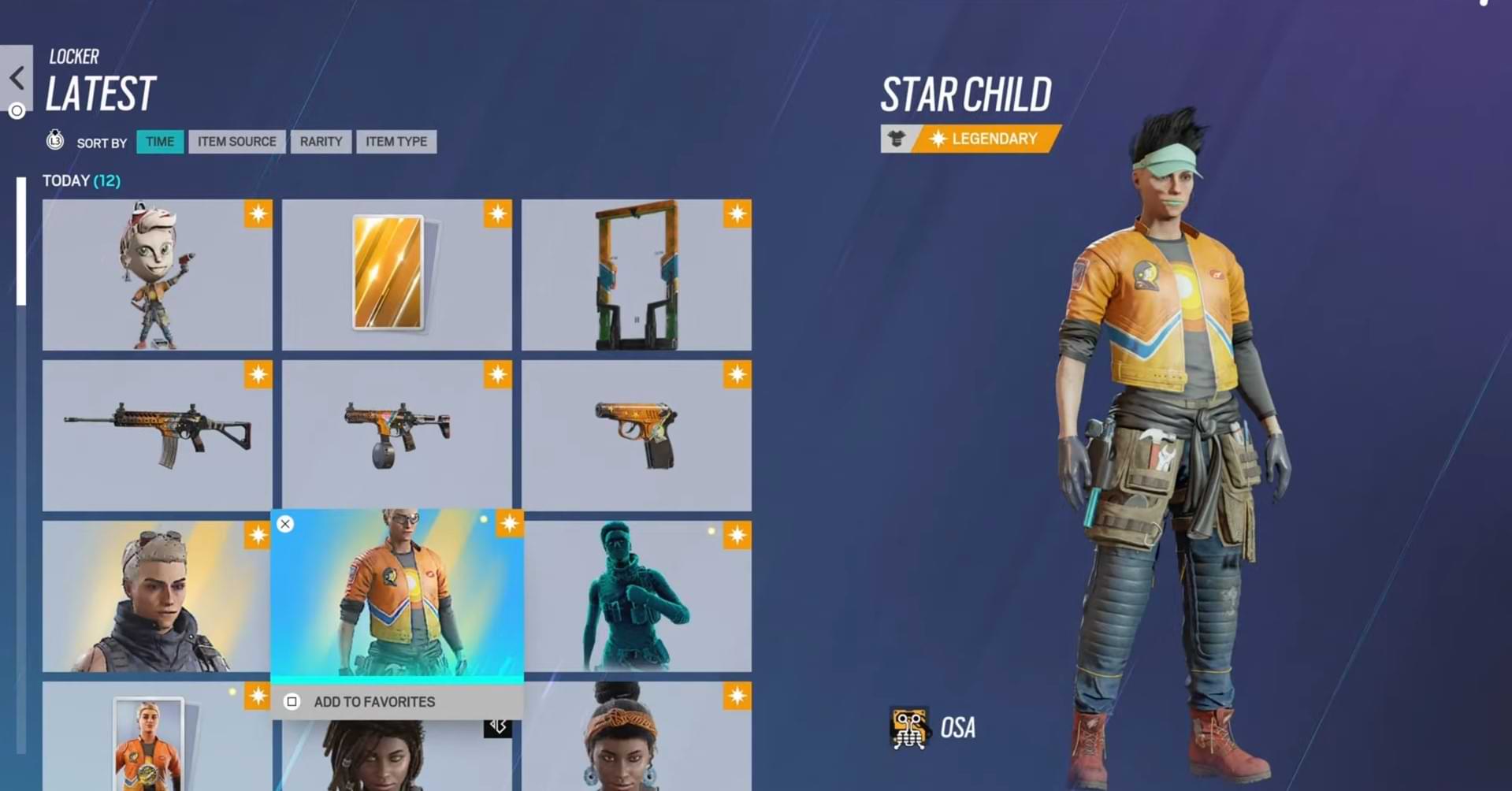
Task: Switch sorting to Item Type
Action: point(396,142)
